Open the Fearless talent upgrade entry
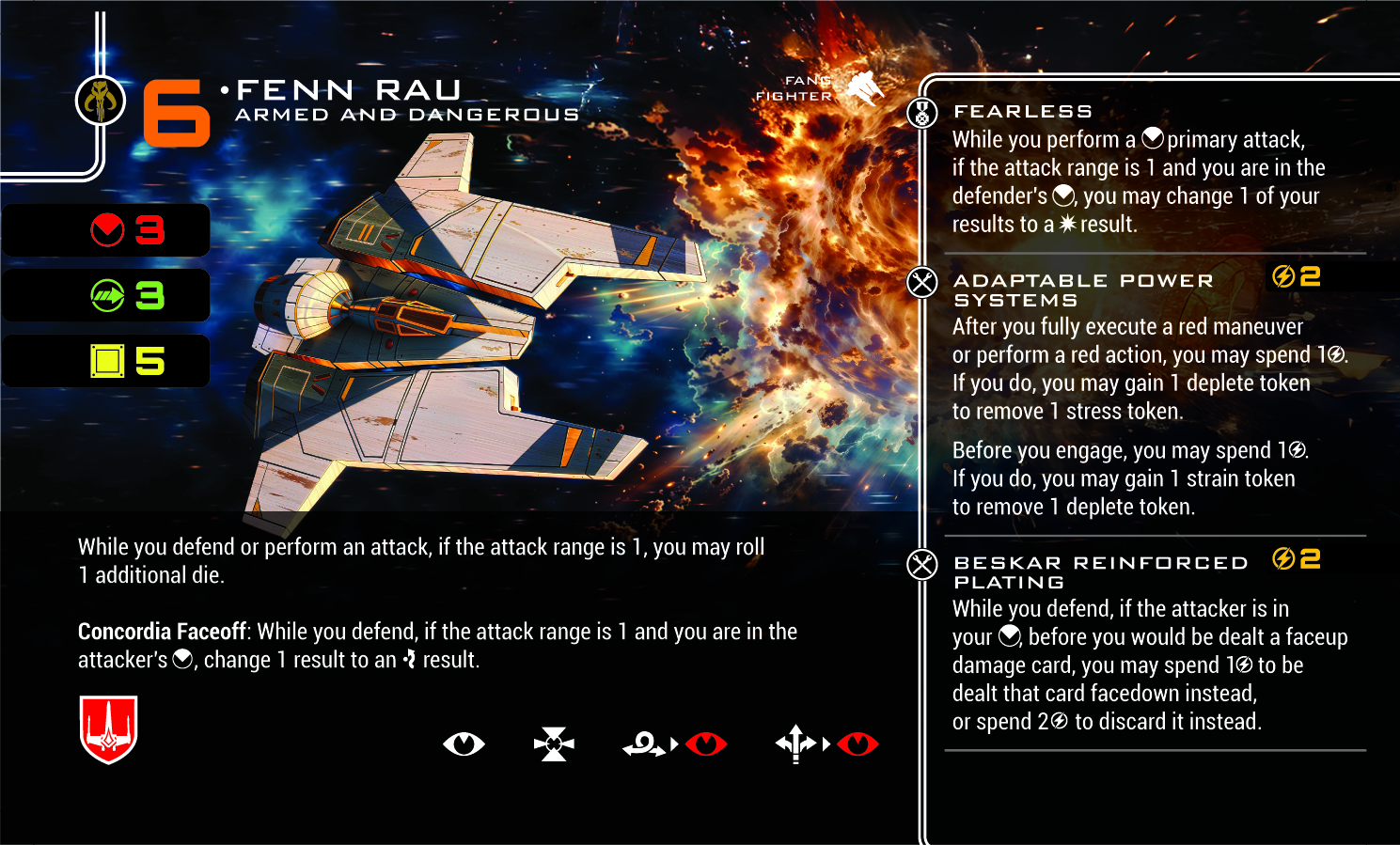Viewport: 1400px width, 845px height. click(1022, 112)
